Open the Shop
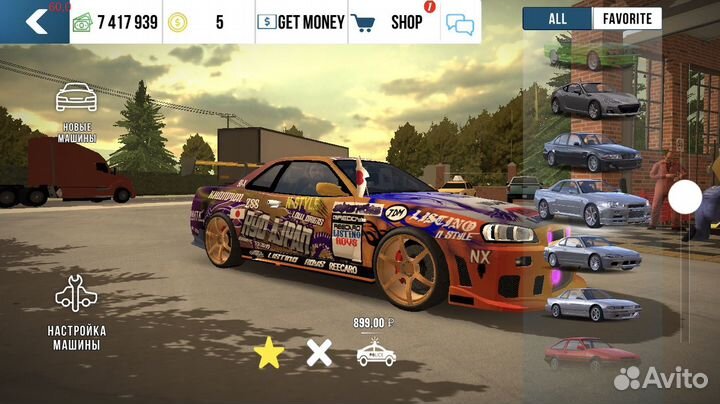 (x=392, y=21)
